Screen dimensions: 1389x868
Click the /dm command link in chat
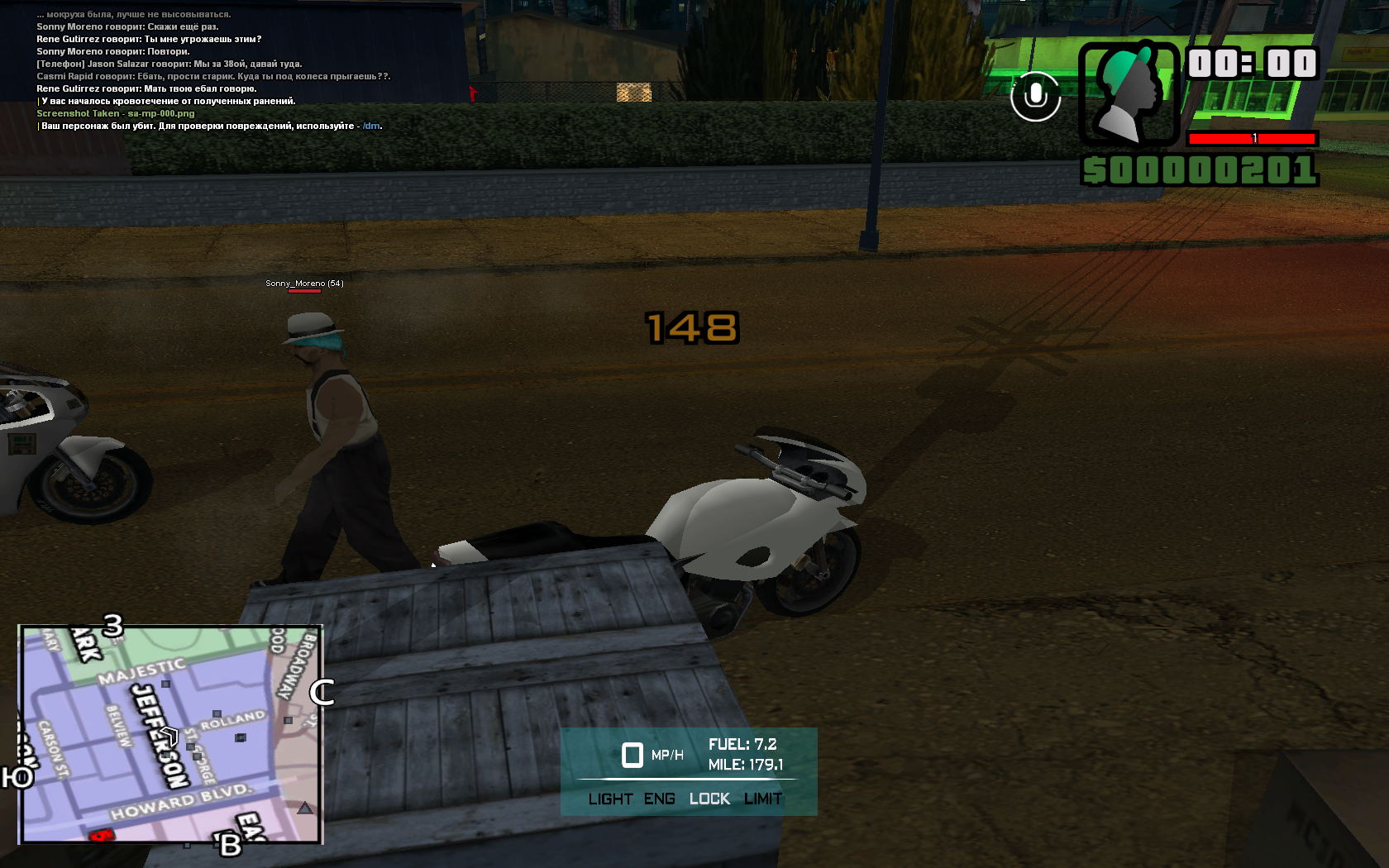pos(371,126)
